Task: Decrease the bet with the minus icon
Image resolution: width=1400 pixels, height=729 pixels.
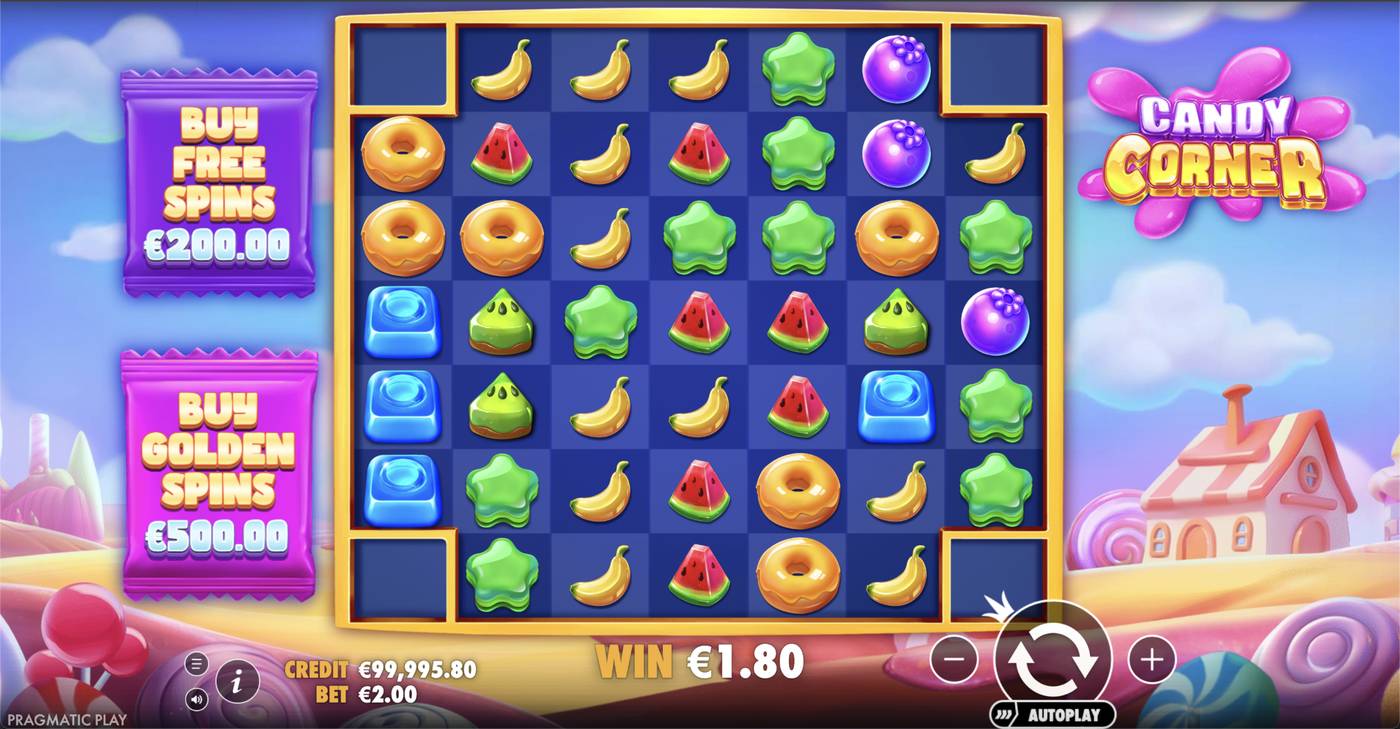Action: 956,659
